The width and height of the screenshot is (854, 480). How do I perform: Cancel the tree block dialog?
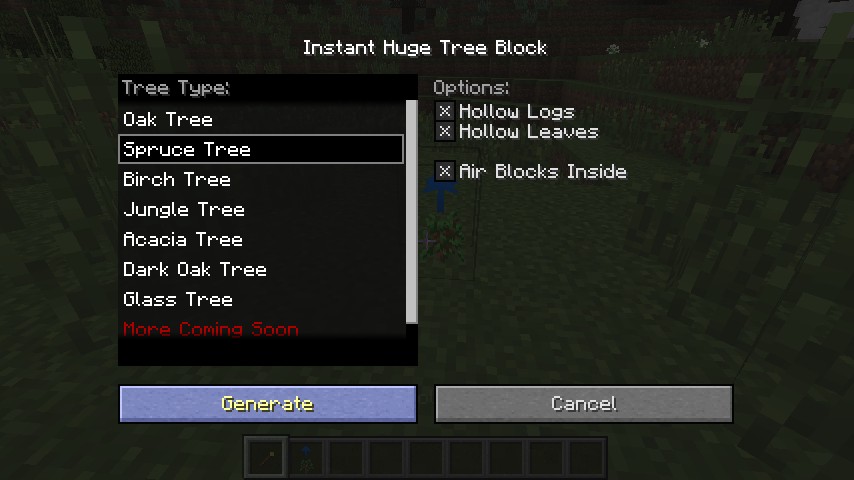point(583,404)
